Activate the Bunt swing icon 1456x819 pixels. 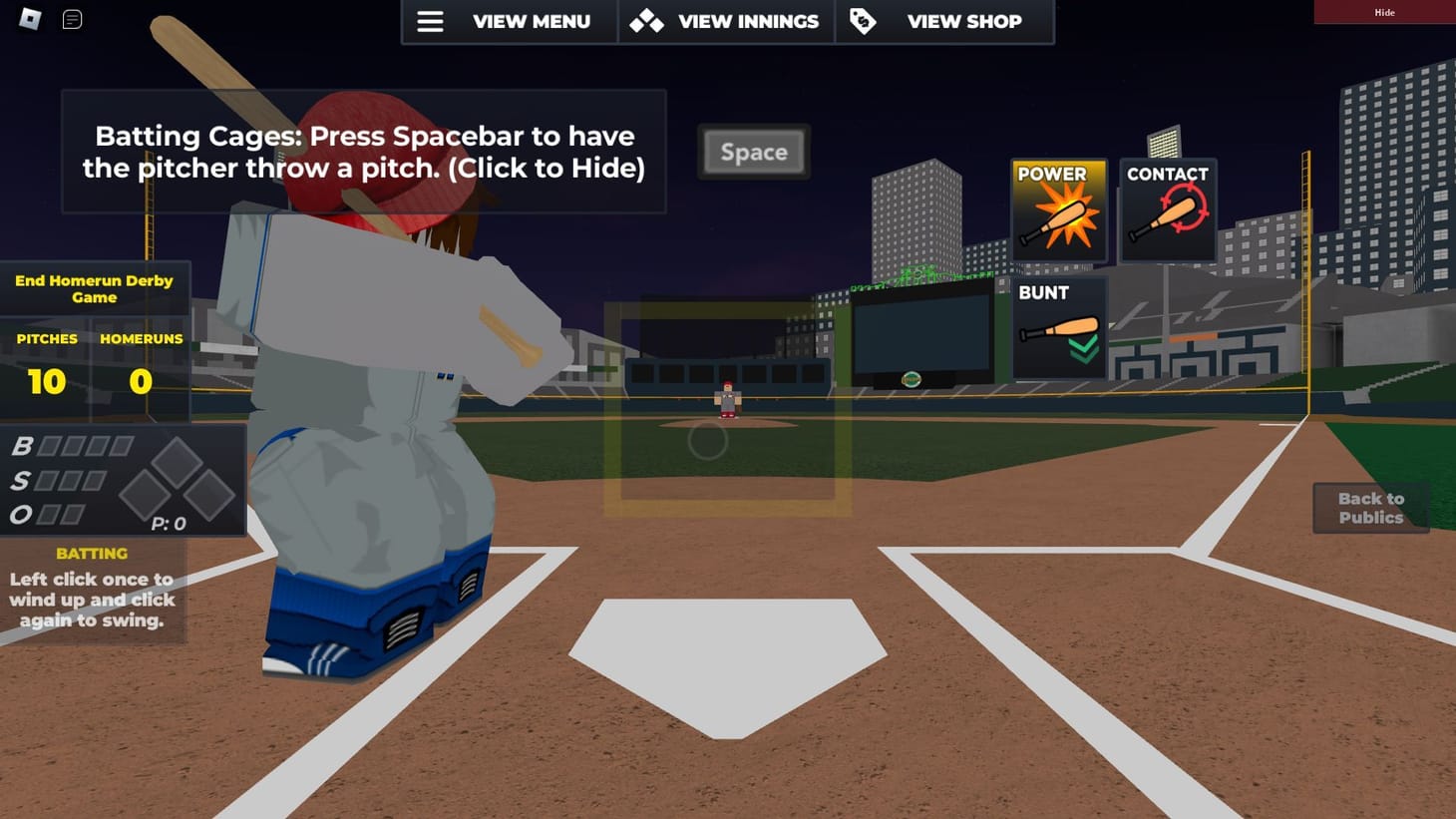click(1058, 329)
